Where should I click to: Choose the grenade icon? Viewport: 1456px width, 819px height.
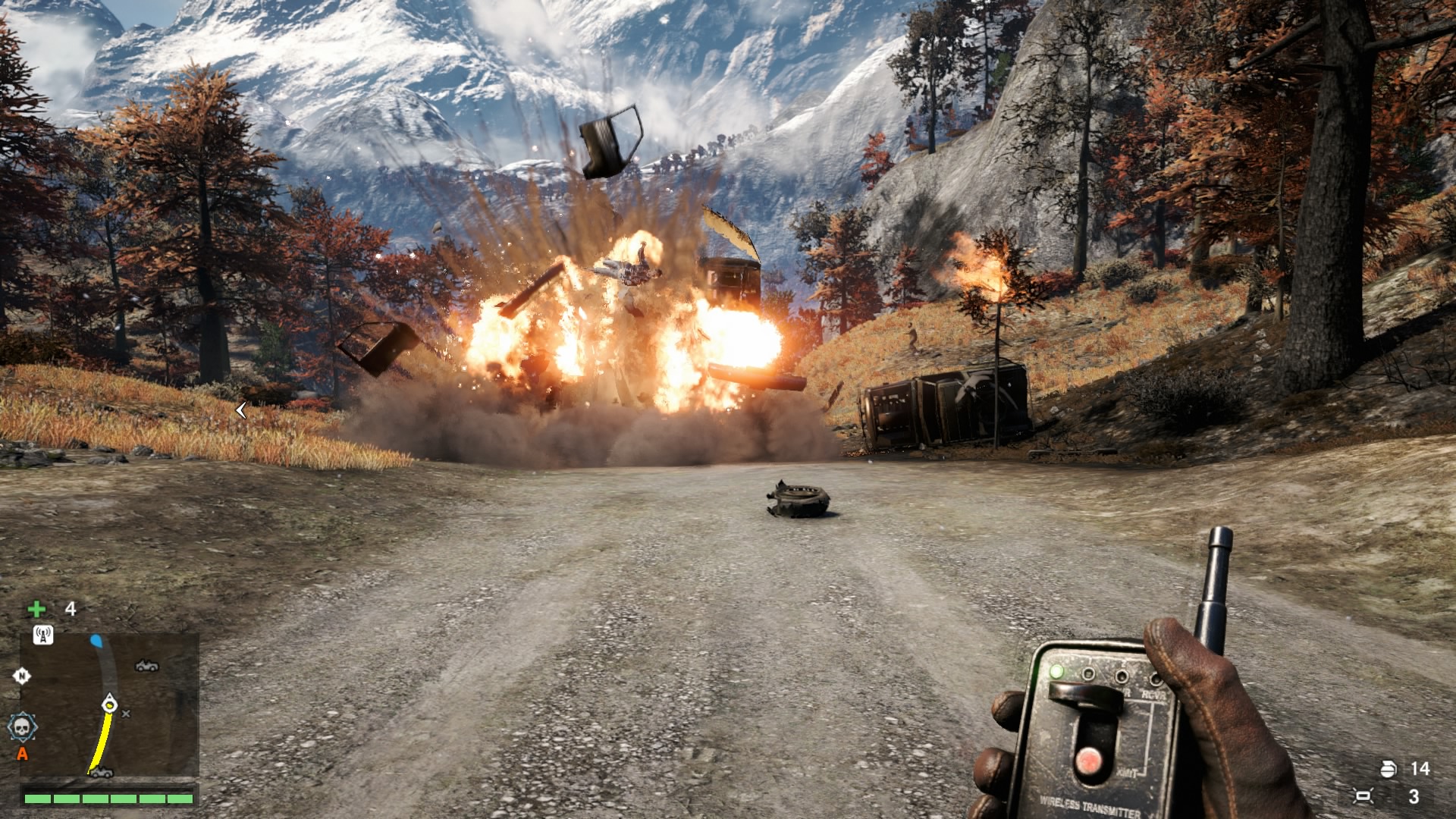(x=1387, y=769)
